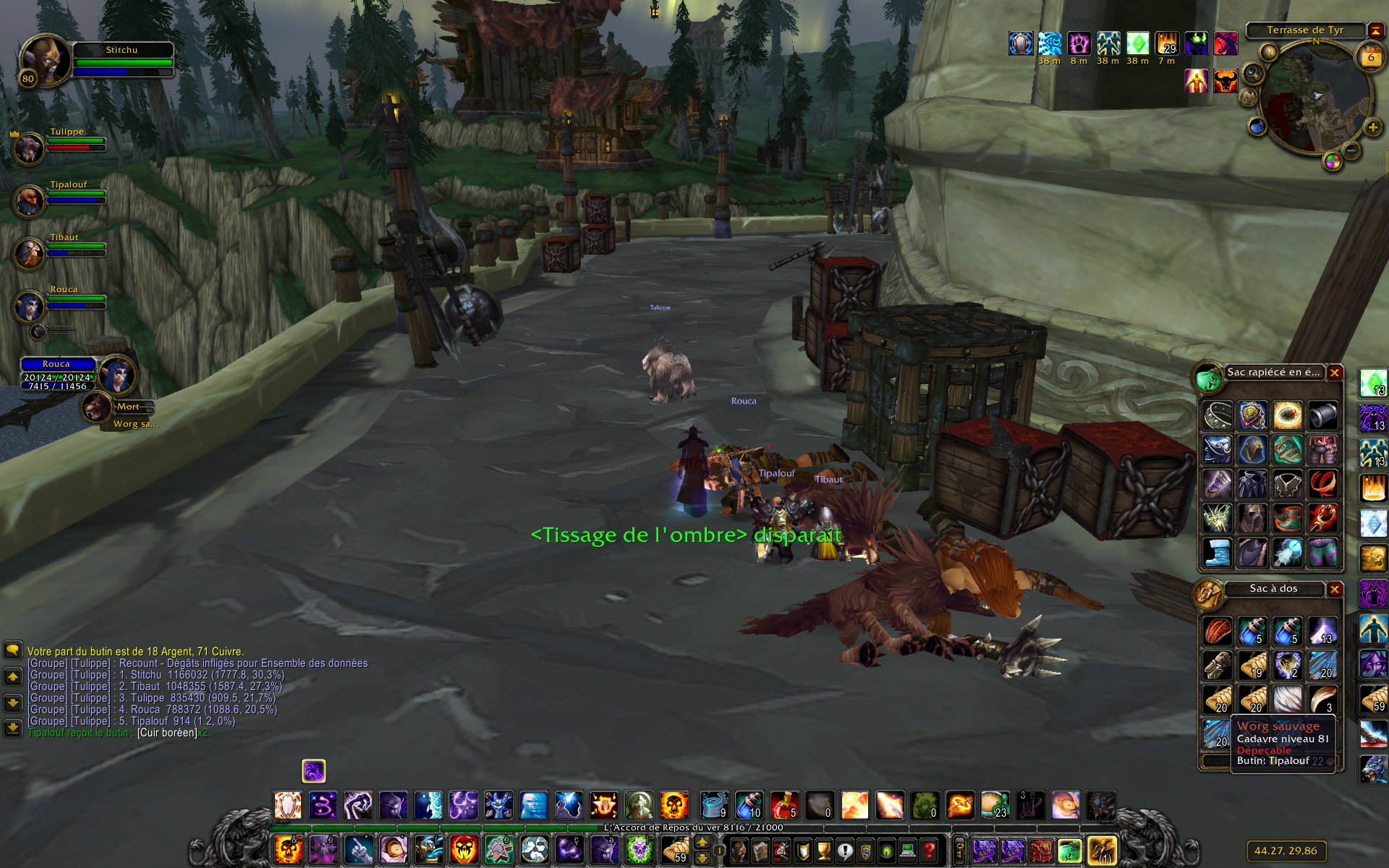Target party member Tipalouf
The width and height of the screenshot is (1389, 868).
(30, 200)
